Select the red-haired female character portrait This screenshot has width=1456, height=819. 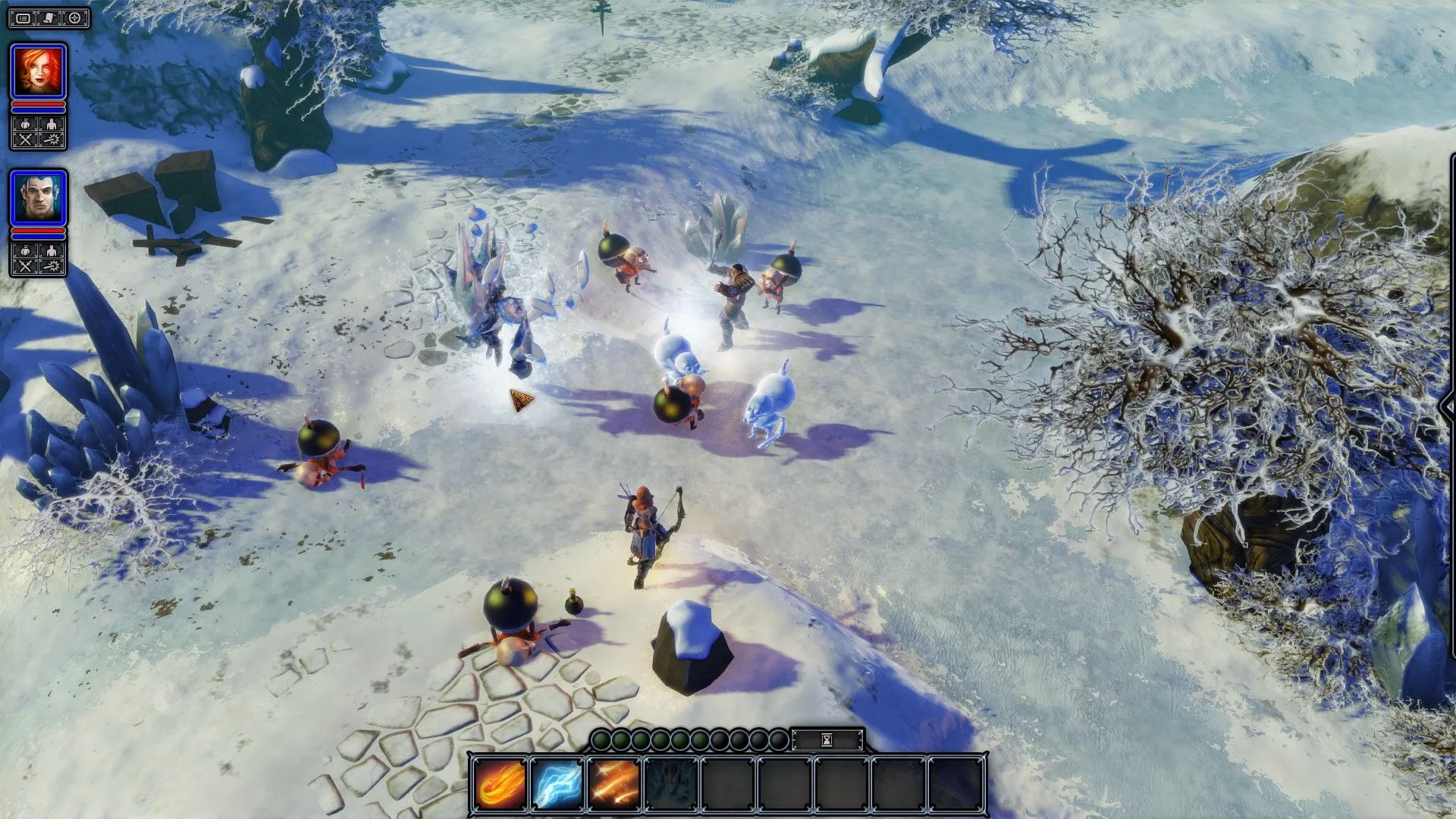39,70
